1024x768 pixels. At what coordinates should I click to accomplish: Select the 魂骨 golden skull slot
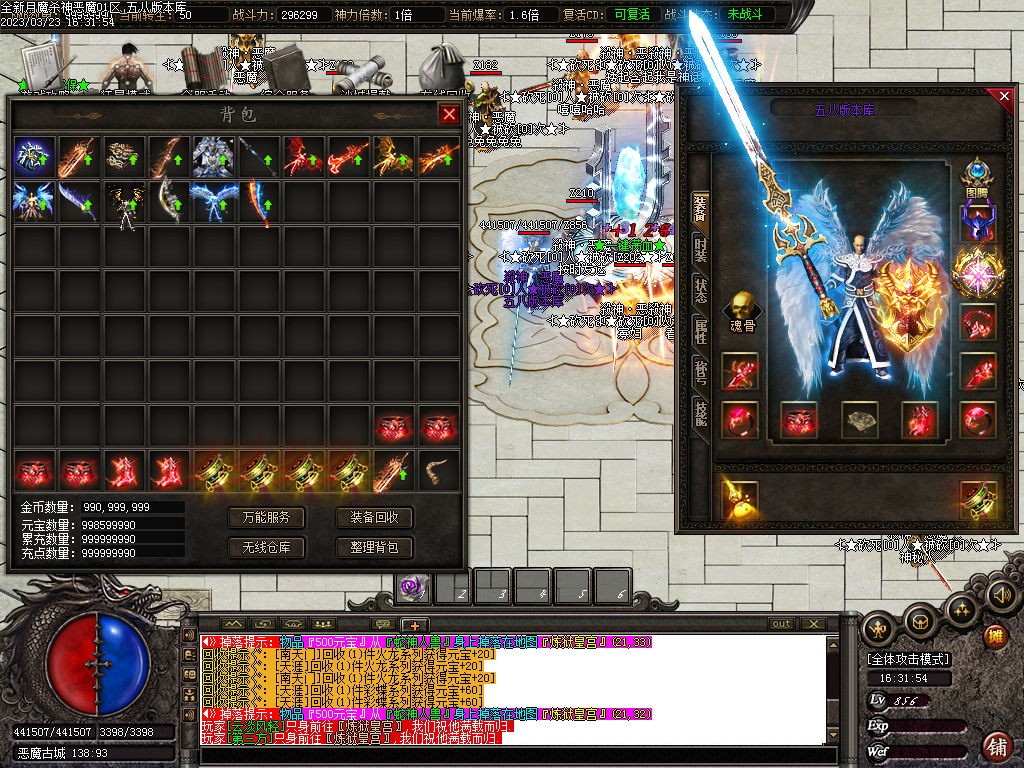tap(741, 309)
